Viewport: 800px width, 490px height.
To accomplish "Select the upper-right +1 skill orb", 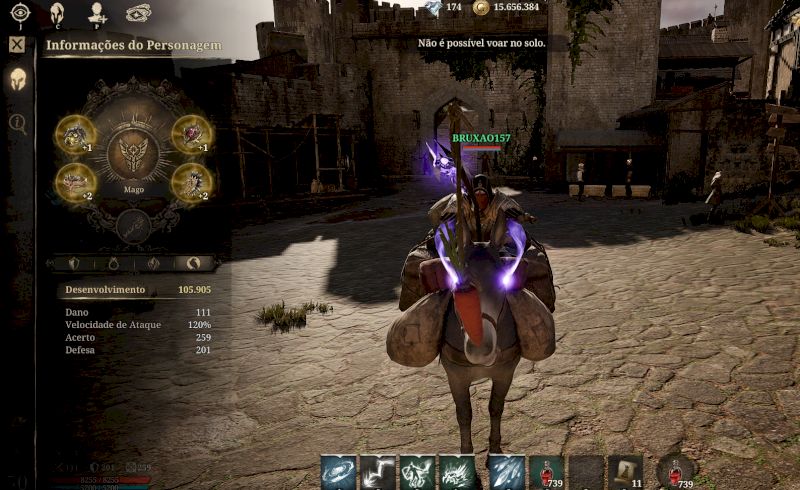I will (x=191, y=134).
